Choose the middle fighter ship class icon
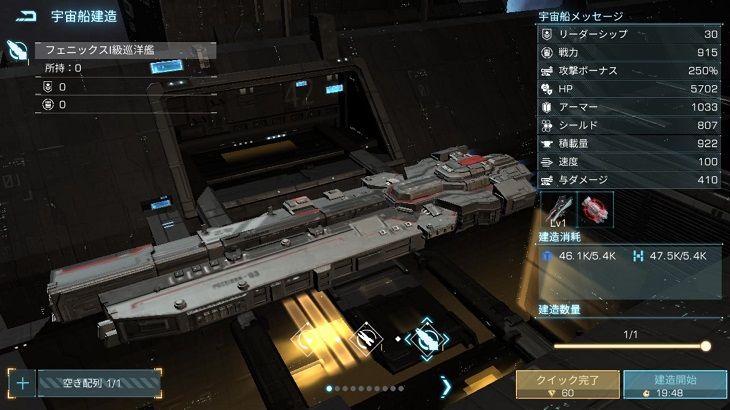 [365, 339]
